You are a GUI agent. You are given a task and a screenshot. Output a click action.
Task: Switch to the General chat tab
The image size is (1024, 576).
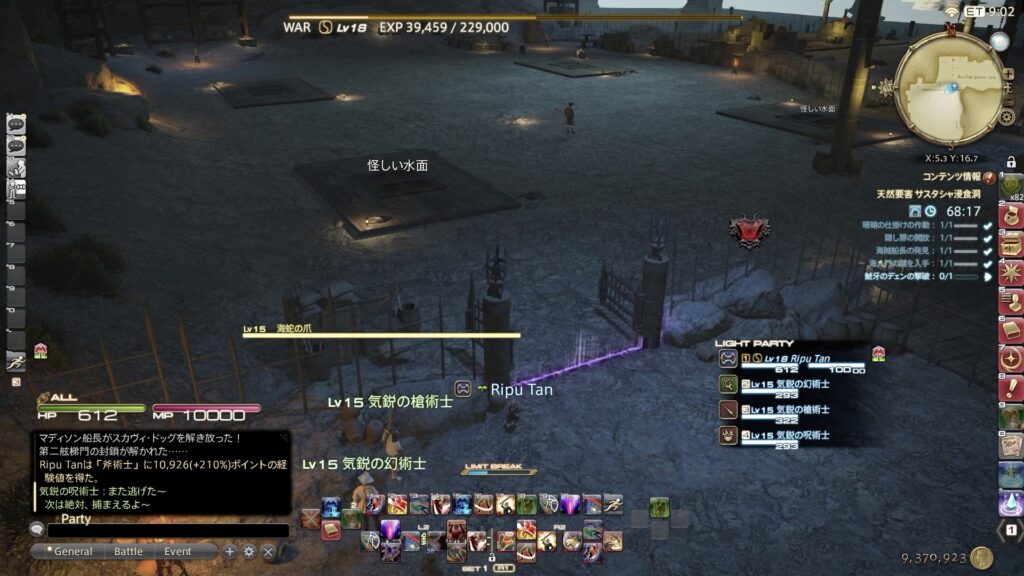[73, 551]
